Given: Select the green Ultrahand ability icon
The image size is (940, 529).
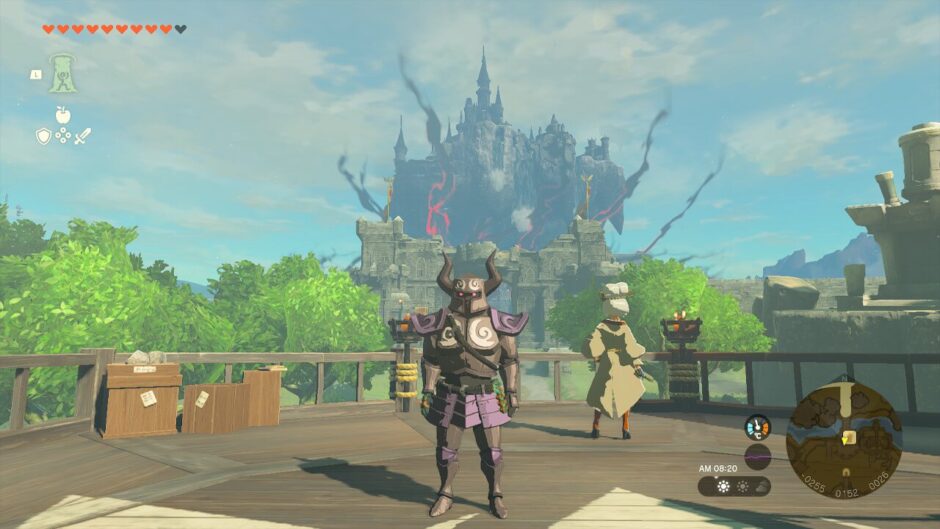Looking at the screenshot, I should (63, 74).
